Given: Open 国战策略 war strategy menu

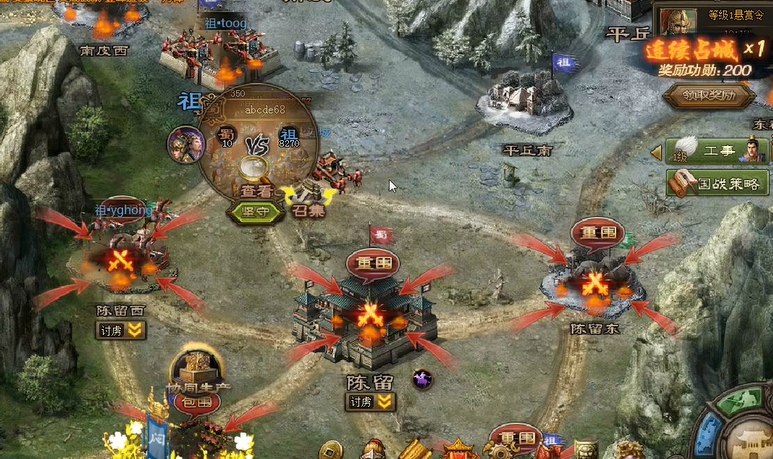Looking at the screenshot, I should coord(717,183).
